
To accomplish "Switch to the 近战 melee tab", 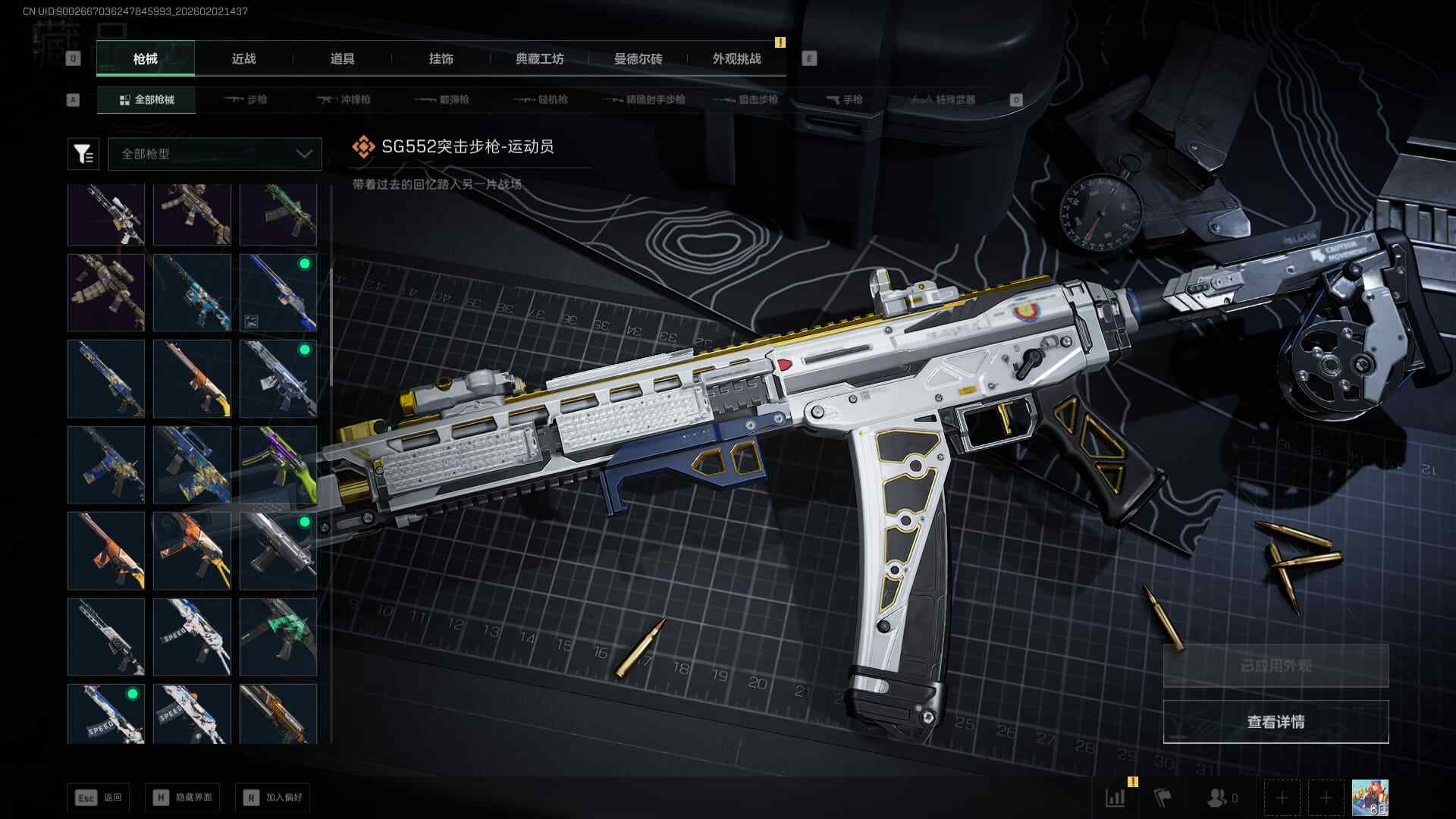I will point(243,59).
